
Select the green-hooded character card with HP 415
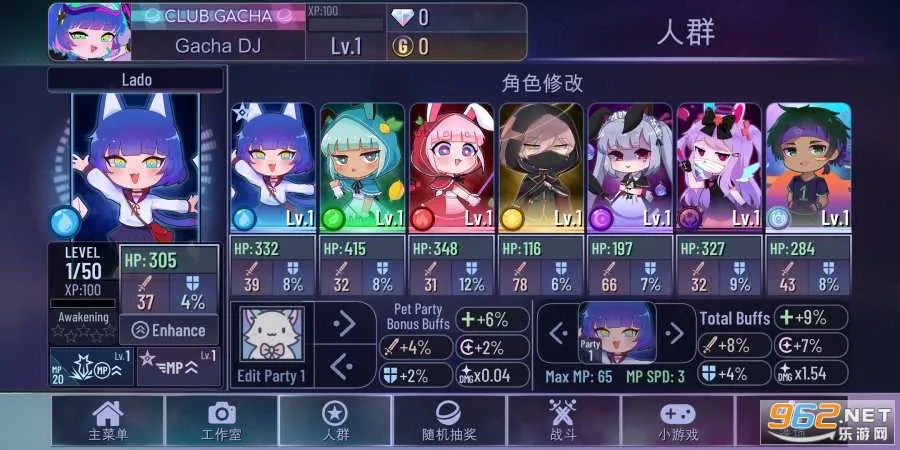[362, 167]
